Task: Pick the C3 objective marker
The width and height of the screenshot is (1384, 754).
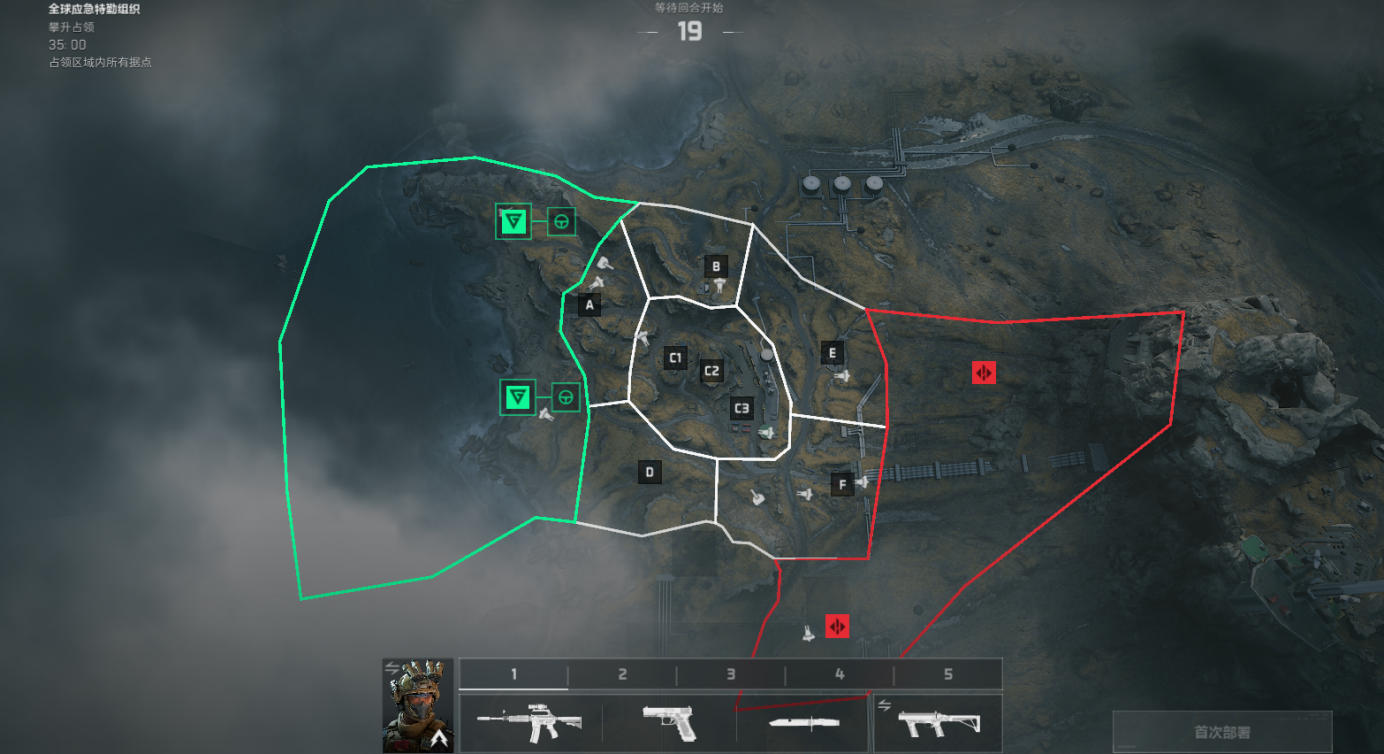Action: pyautogui.click(x=741, y=408)
